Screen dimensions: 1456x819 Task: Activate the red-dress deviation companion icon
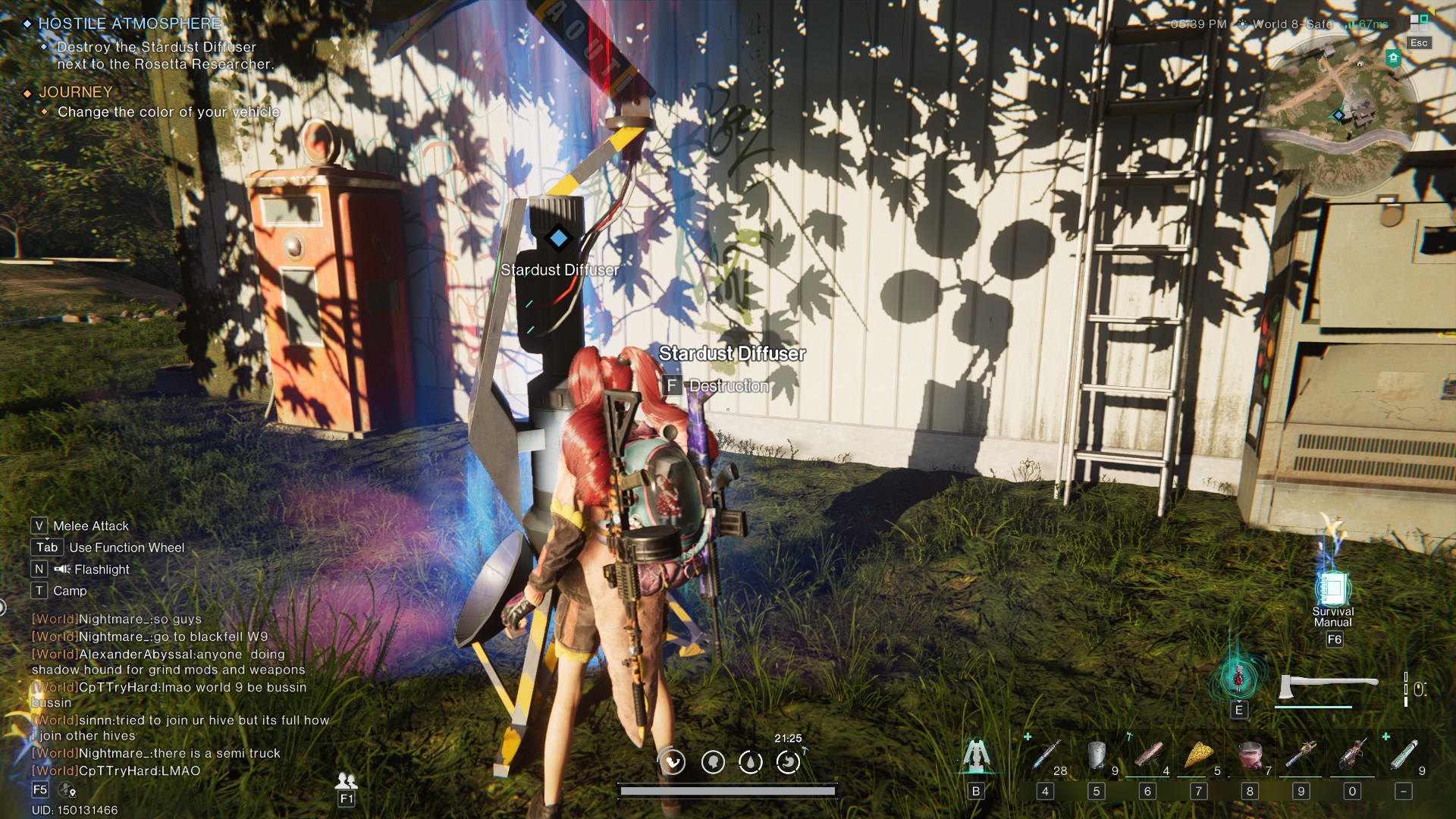[1238, 677]
